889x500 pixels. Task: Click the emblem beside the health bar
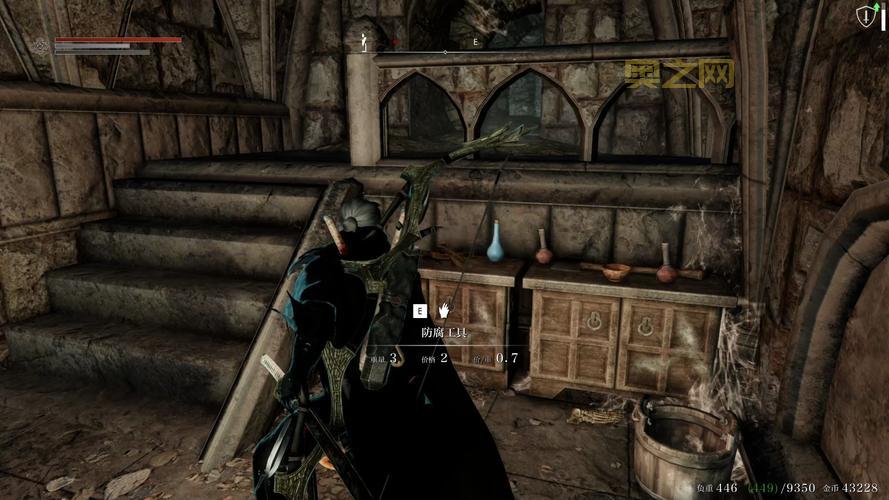click(x=41, y=45)
